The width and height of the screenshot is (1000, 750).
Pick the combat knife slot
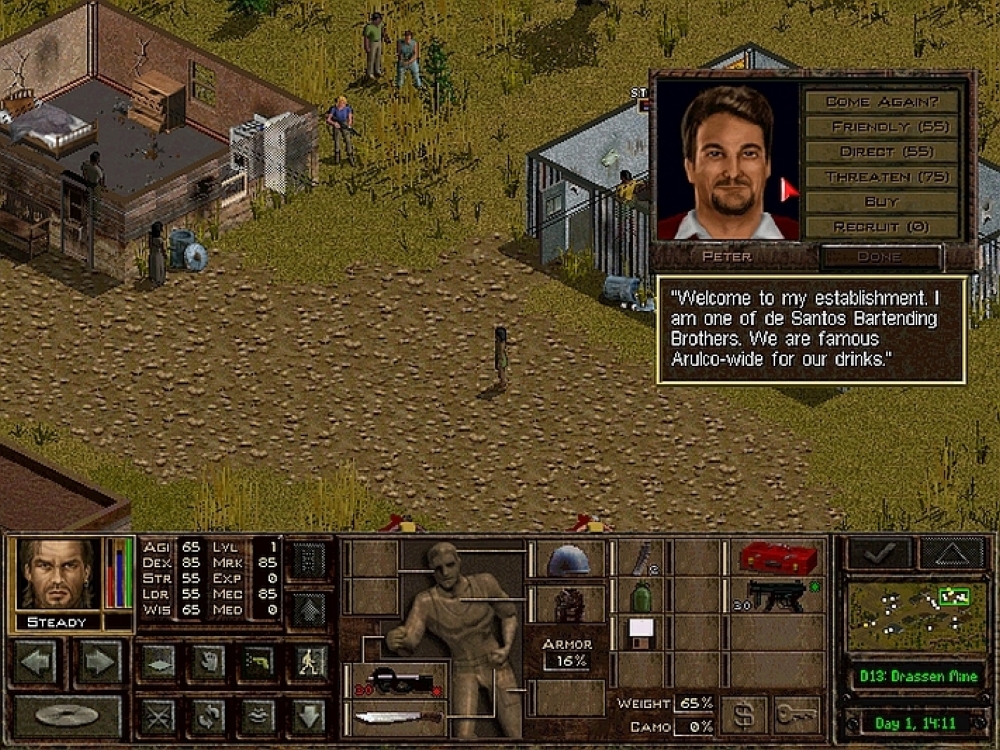[x=398, y=716]
